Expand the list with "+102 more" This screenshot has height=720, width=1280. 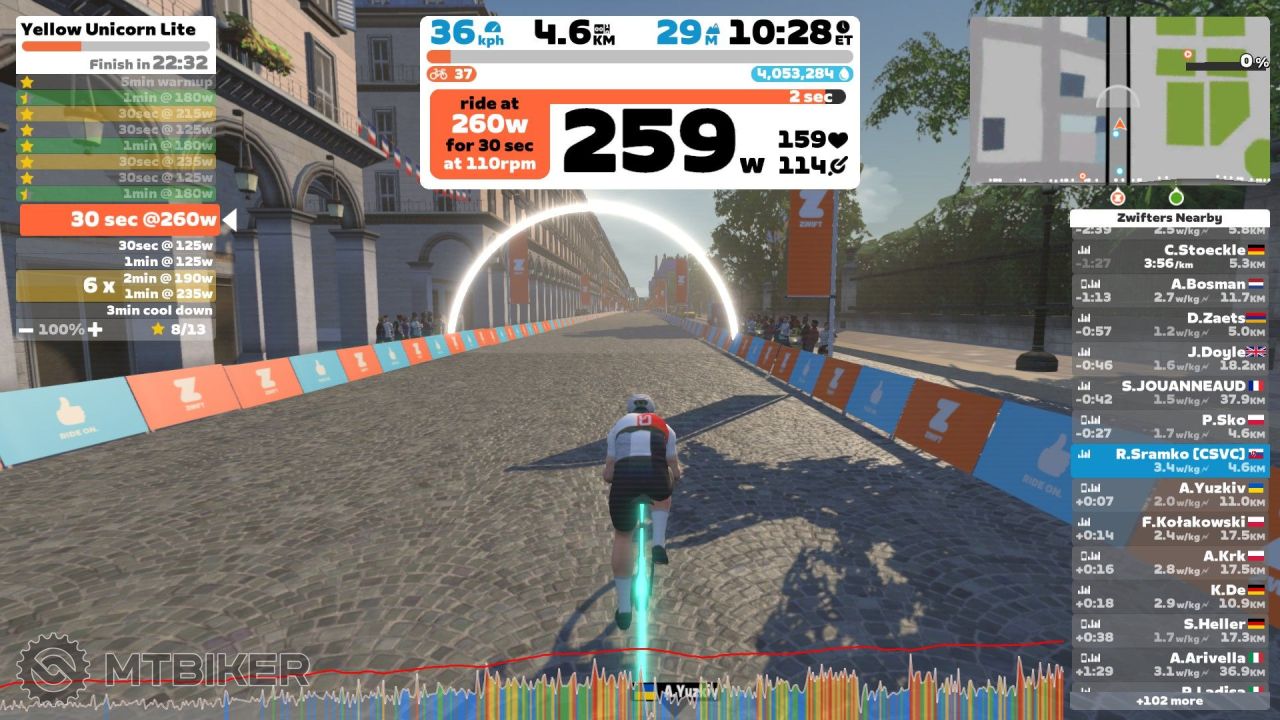click(x=1169, y=701)
